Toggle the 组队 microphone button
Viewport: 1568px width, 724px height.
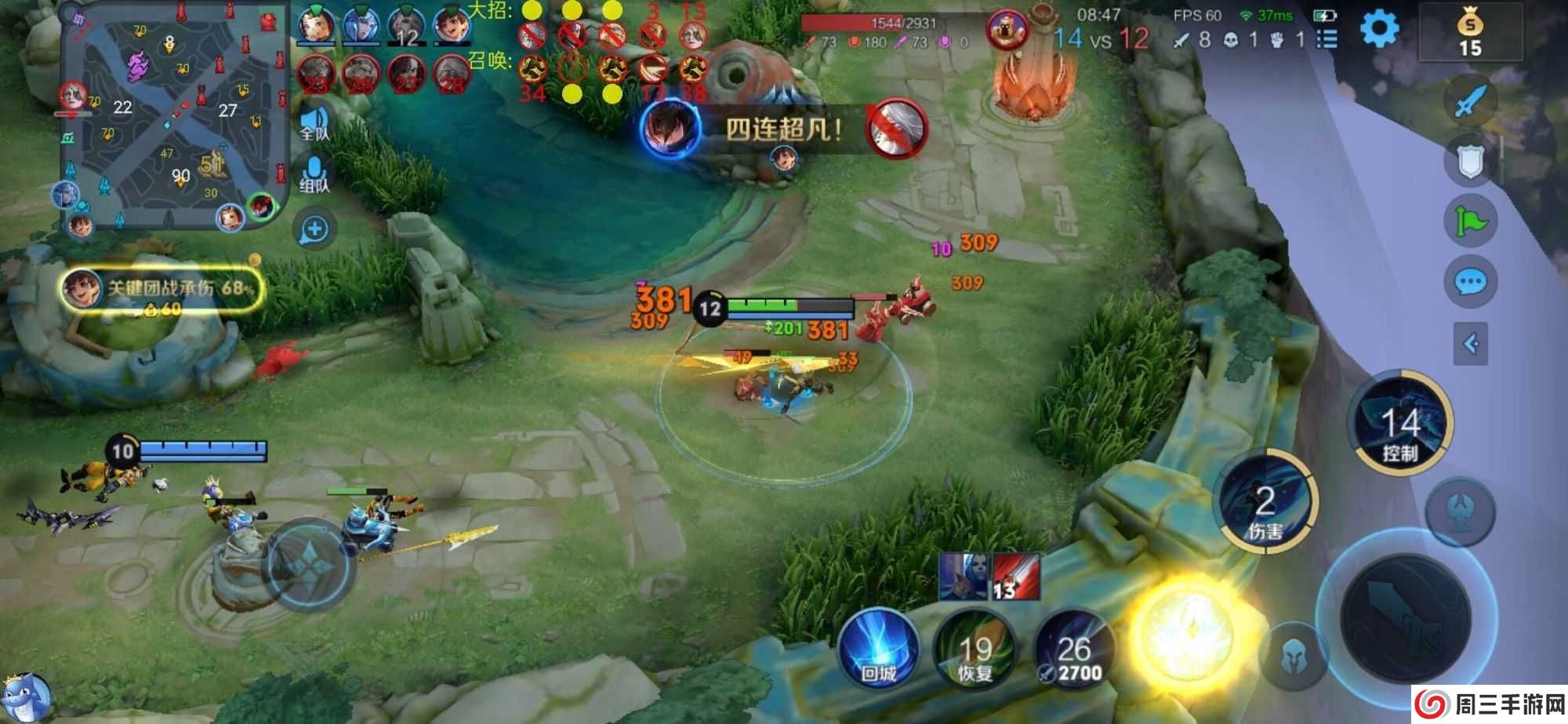pos(314,174)
